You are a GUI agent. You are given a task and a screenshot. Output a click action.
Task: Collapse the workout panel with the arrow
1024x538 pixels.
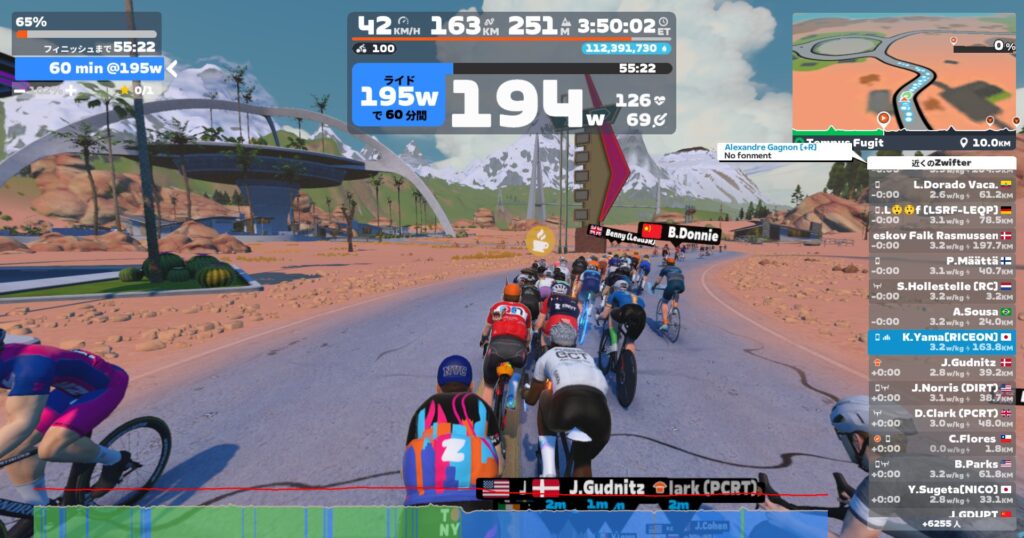click(x=172, y=68)
